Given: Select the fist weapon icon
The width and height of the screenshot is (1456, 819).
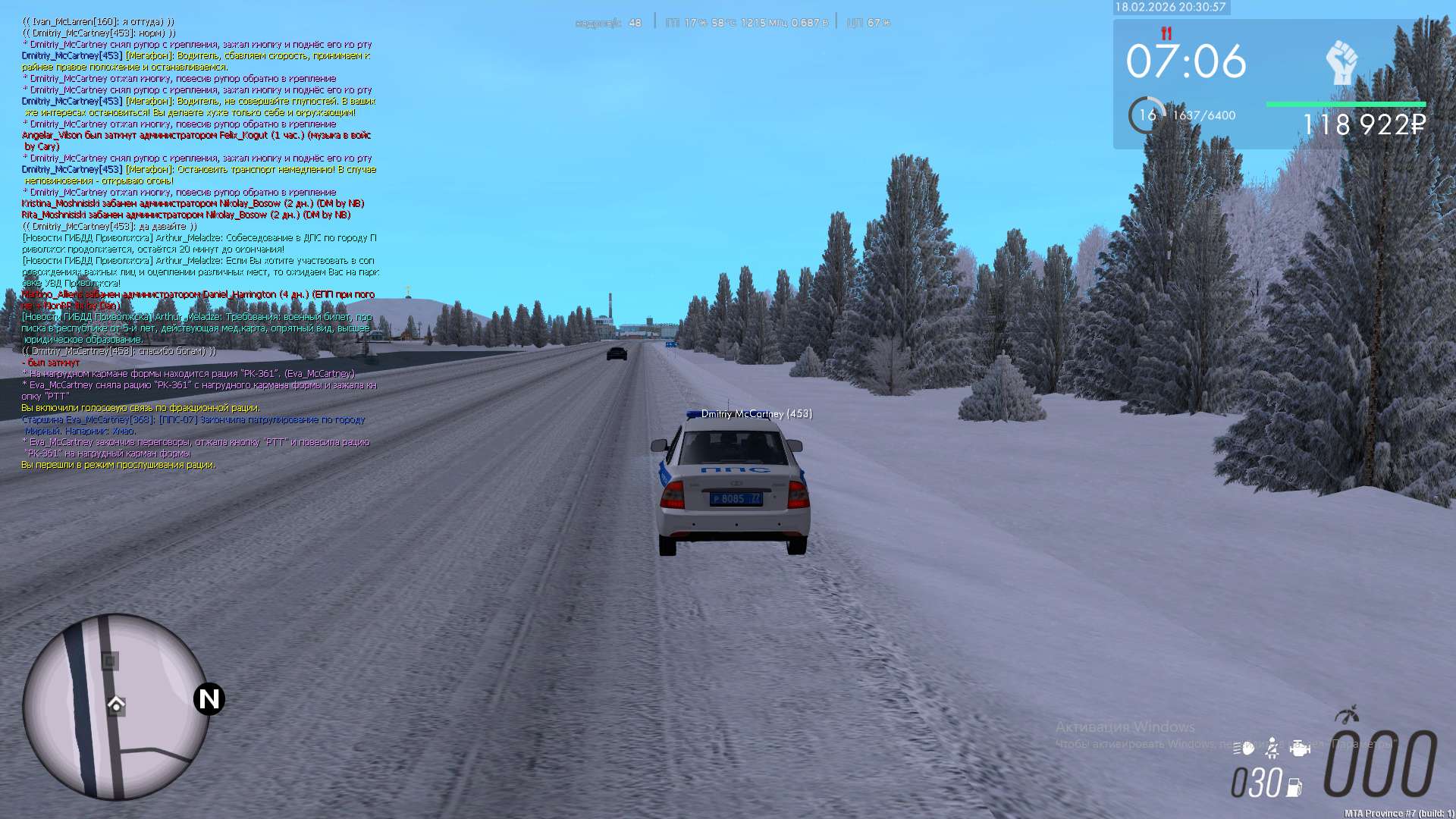Looking at the screenshot, I should [x=1341, y=62].
